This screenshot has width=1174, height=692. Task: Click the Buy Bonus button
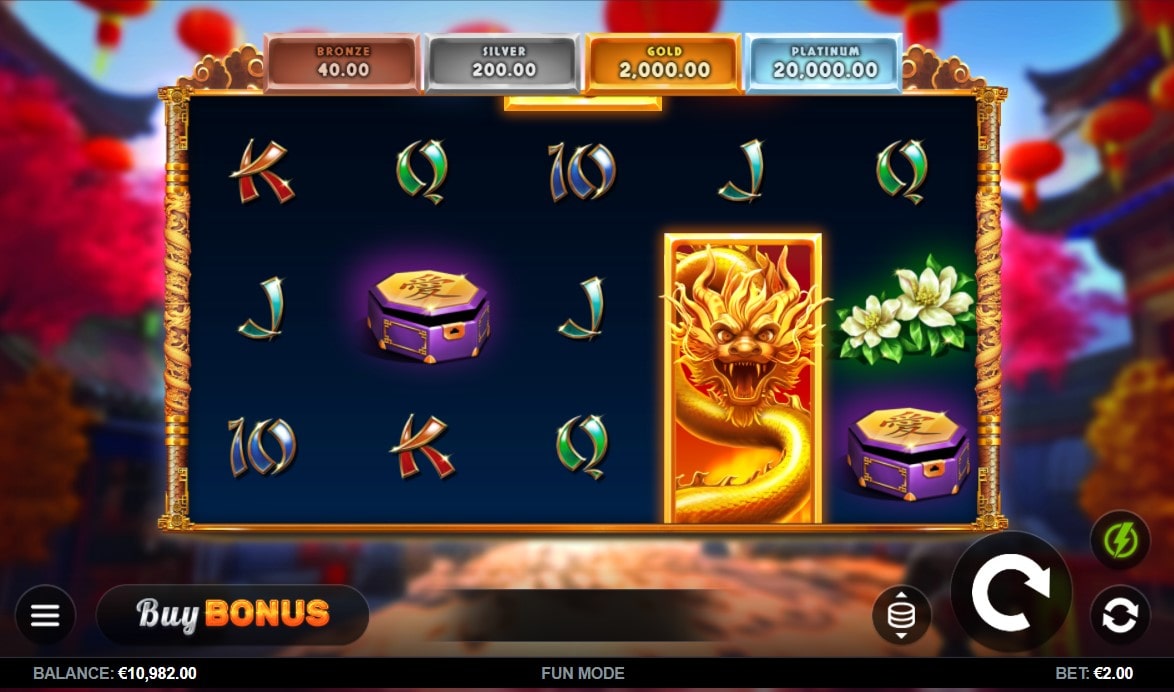tap(232, 613)
